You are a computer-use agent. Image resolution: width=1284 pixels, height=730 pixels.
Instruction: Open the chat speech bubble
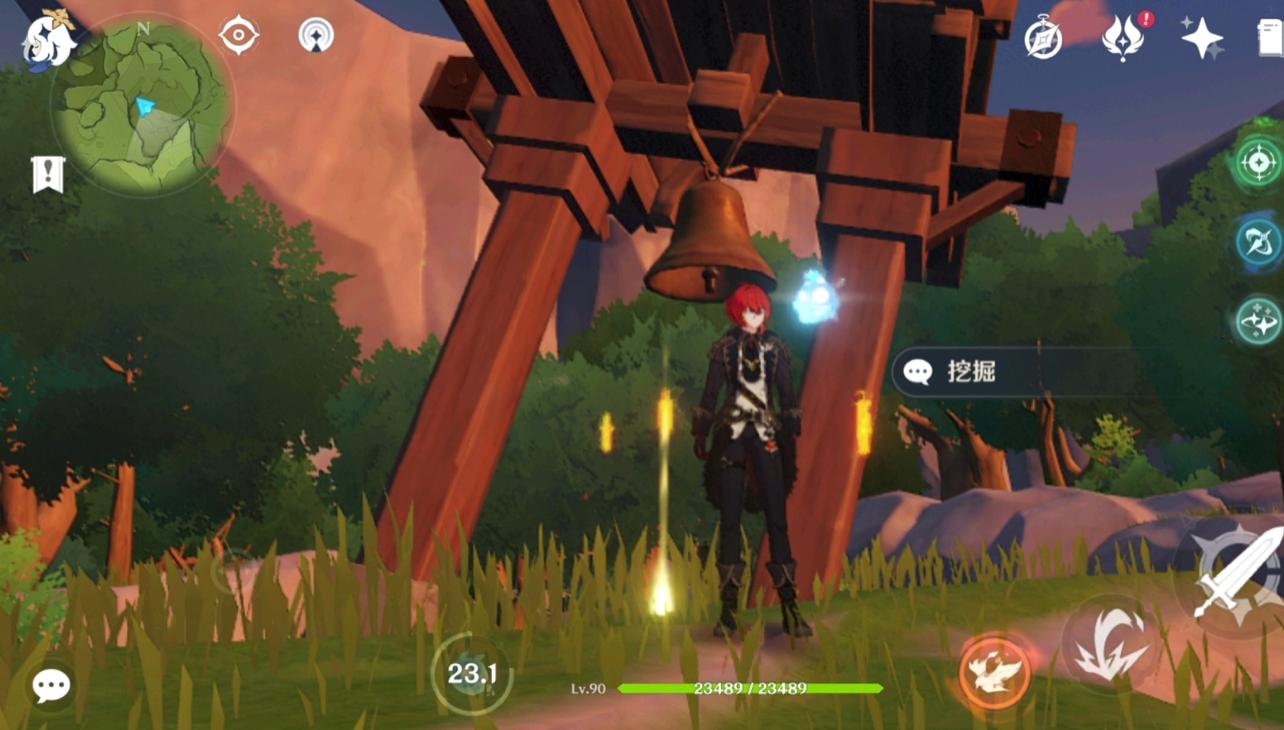tap(51, 686)
